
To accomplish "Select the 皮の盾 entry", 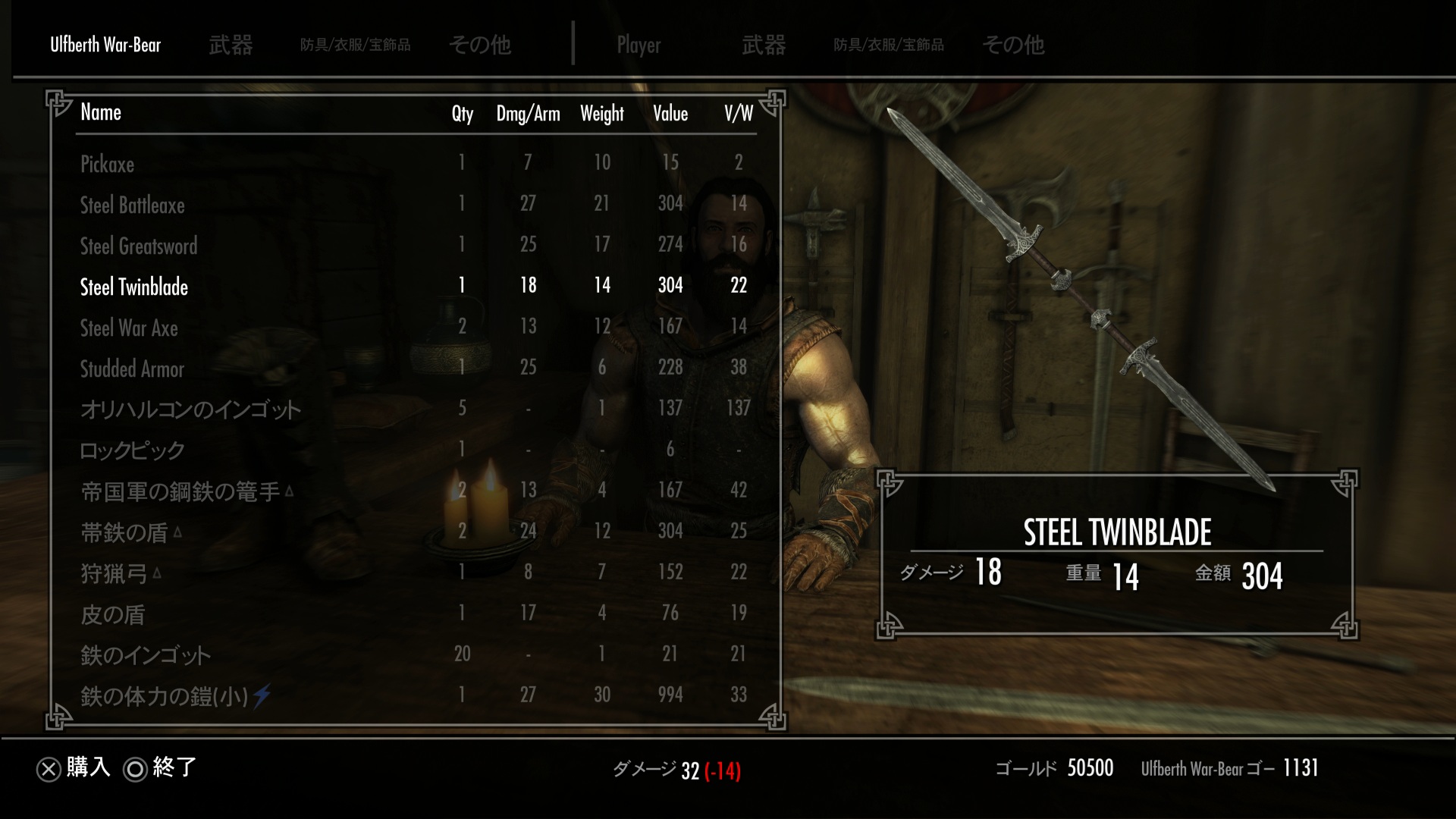I will point(113,614).
